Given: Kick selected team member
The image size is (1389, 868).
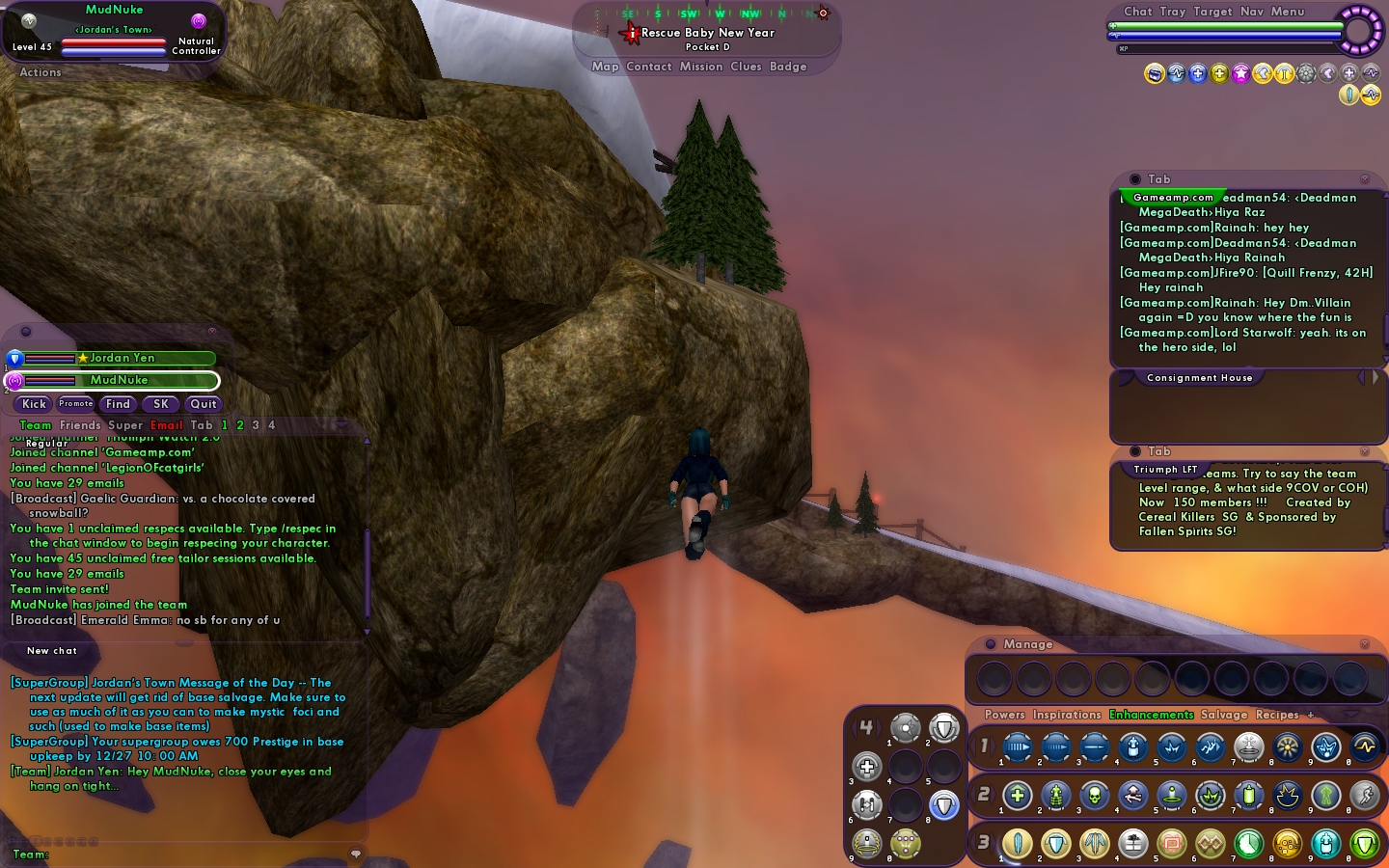Looking at the screenshot, I should point(34,404).
